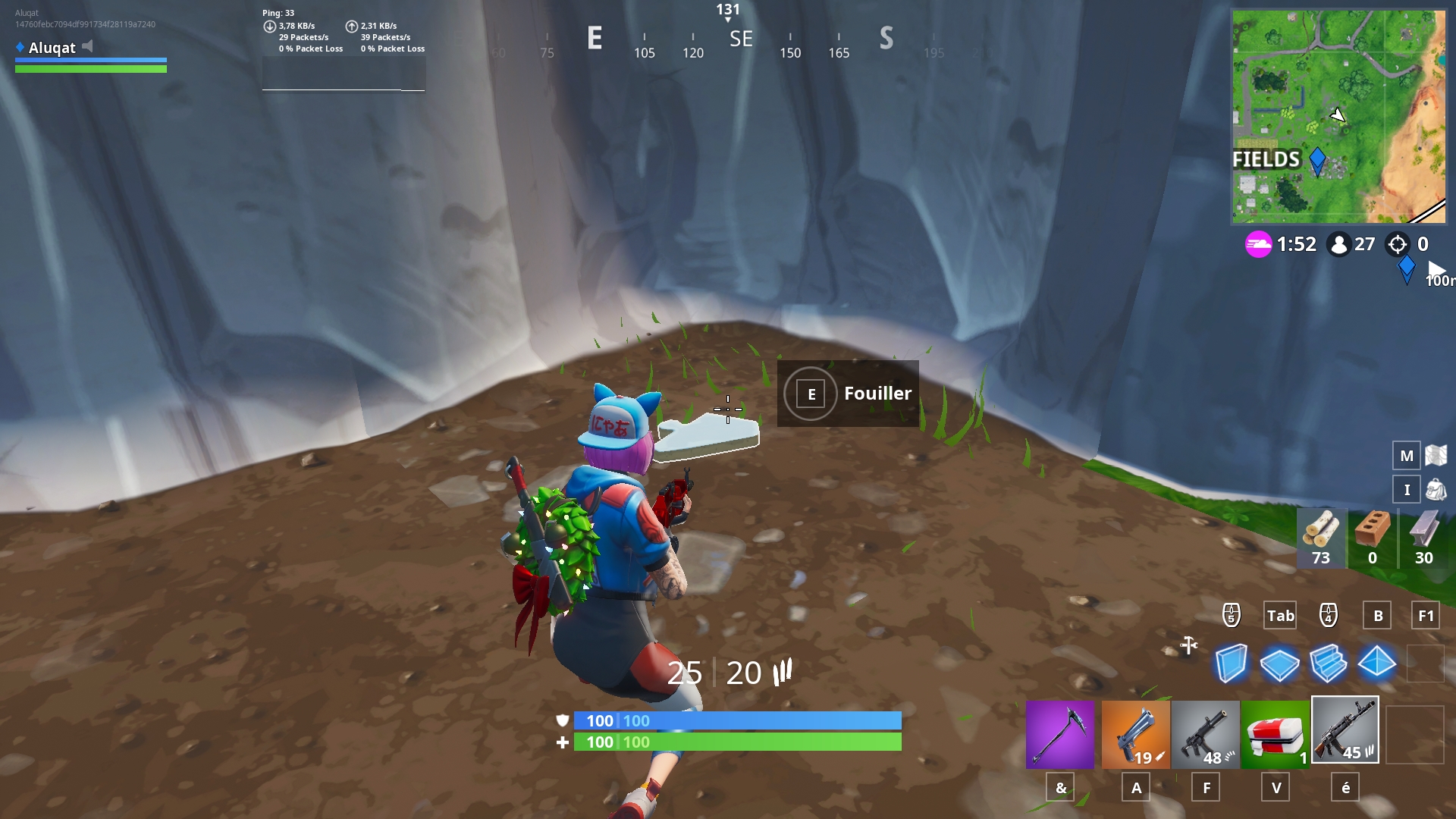Open the map via the M icon
Viewport: 1456px width, 819px height.
click(x=1407, y=456)
